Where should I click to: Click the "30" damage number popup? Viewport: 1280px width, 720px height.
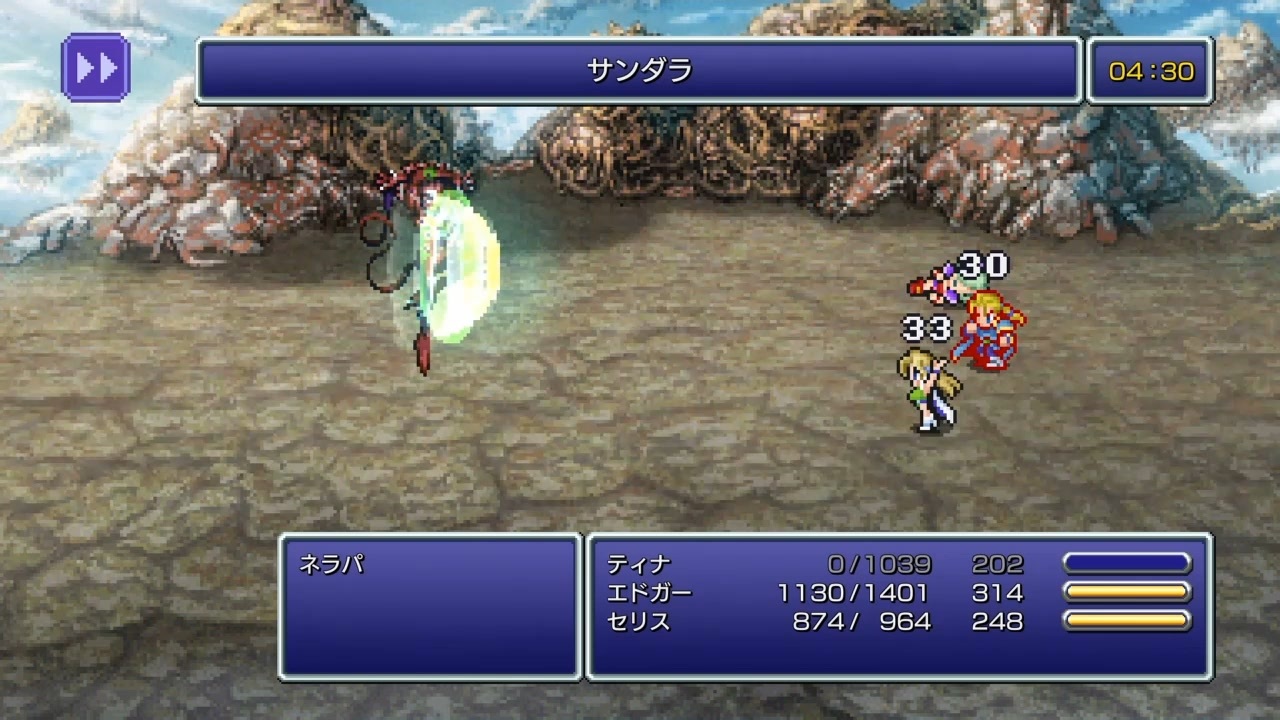(982, 267)
